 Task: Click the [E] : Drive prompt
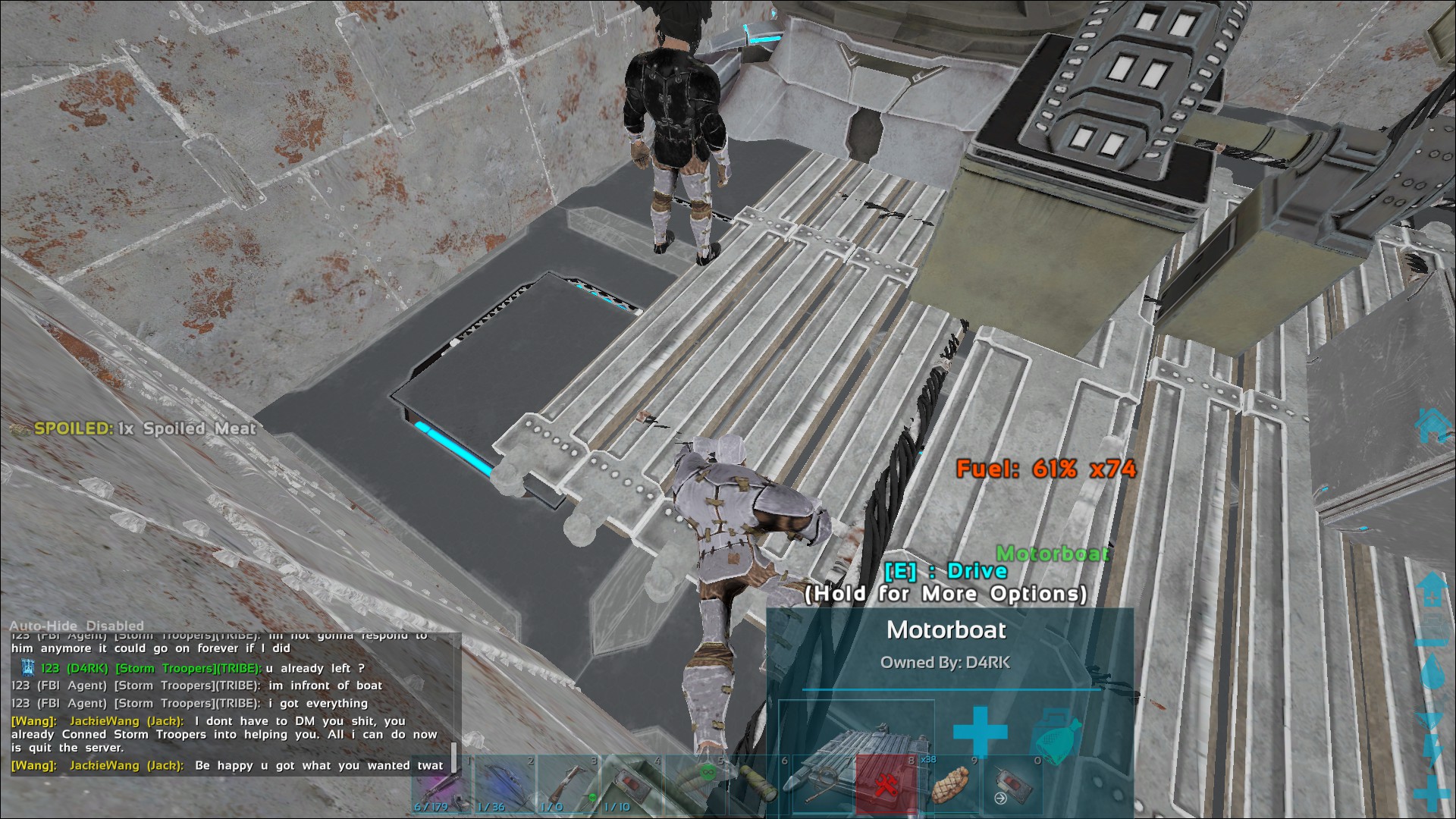[947, 571]
